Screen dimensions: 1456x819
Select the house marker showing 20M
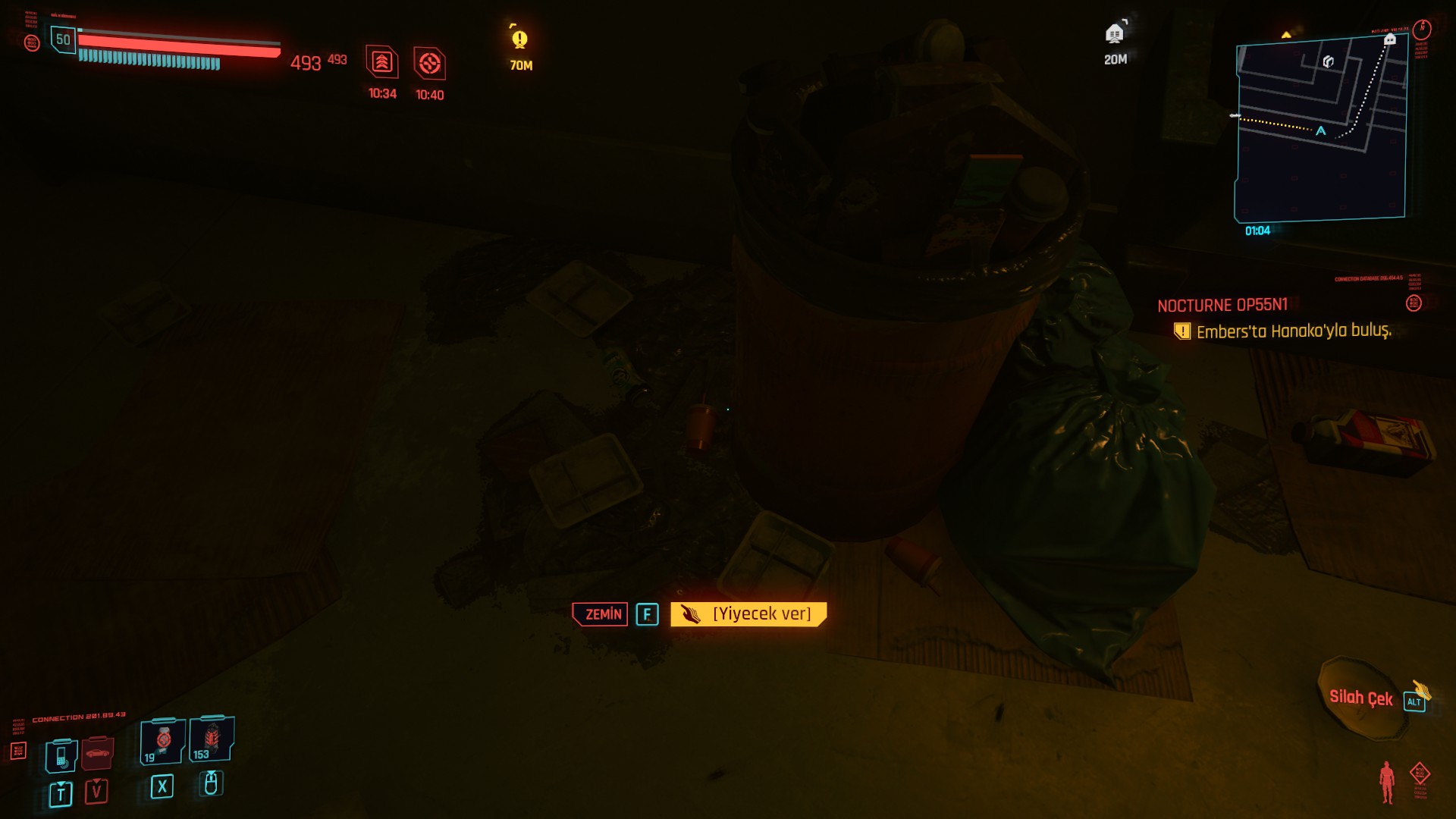tap(1115, 34)
